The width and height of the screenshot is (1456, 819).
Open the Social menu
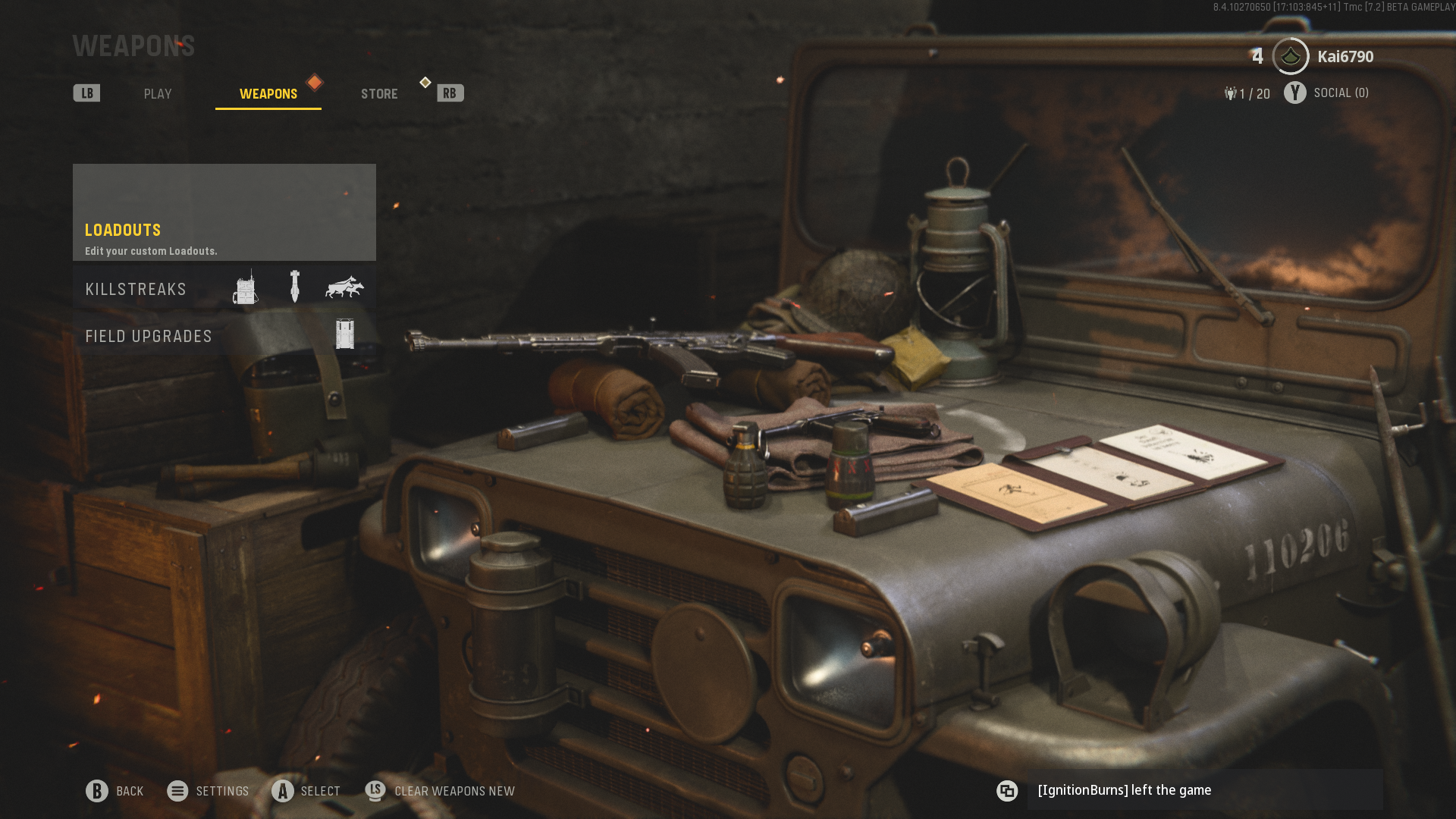click(1326, 93)
